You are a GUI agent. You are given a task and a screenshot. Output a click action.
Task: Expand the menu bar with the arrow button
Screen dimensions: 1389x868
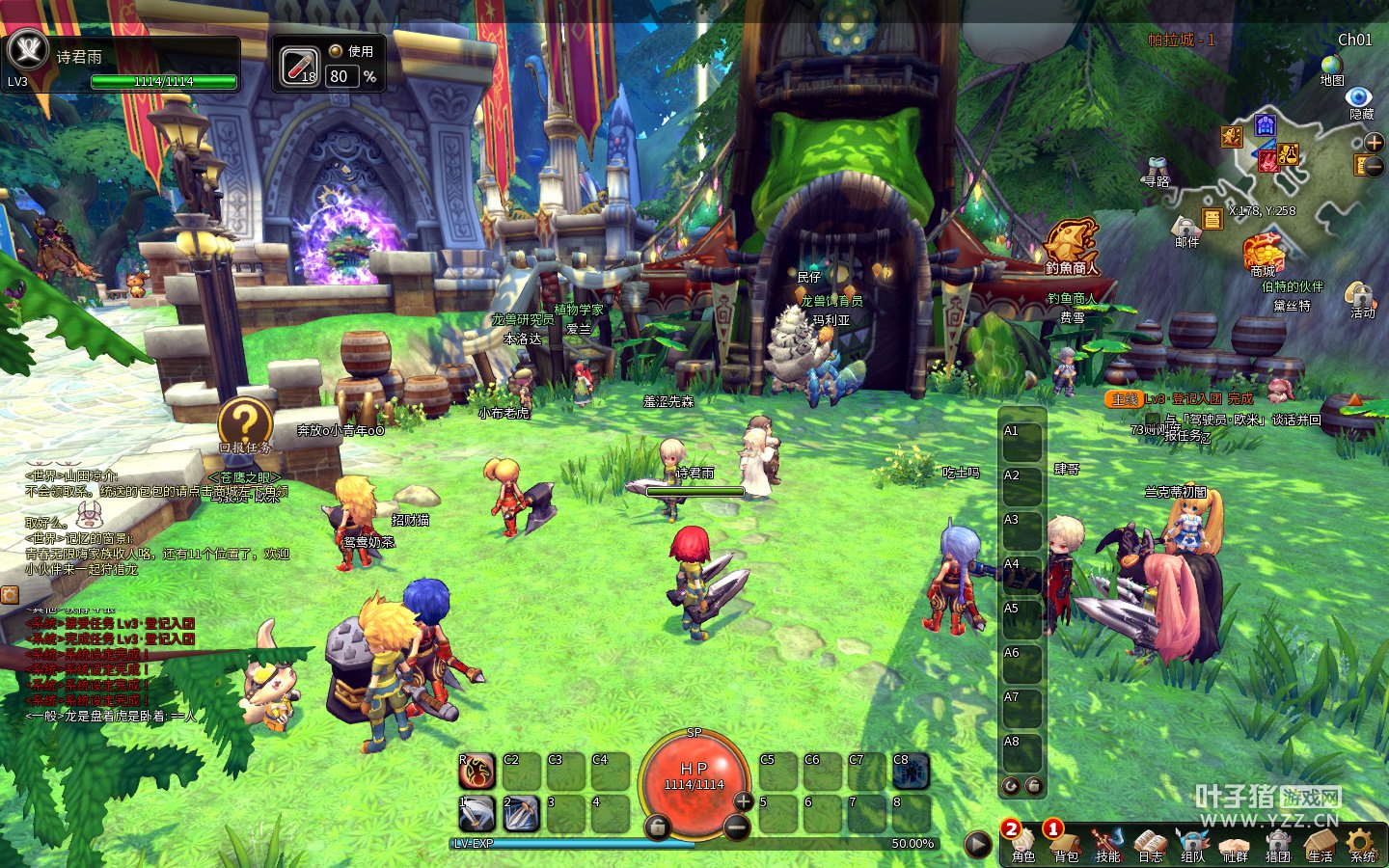[x=978, y=845]
